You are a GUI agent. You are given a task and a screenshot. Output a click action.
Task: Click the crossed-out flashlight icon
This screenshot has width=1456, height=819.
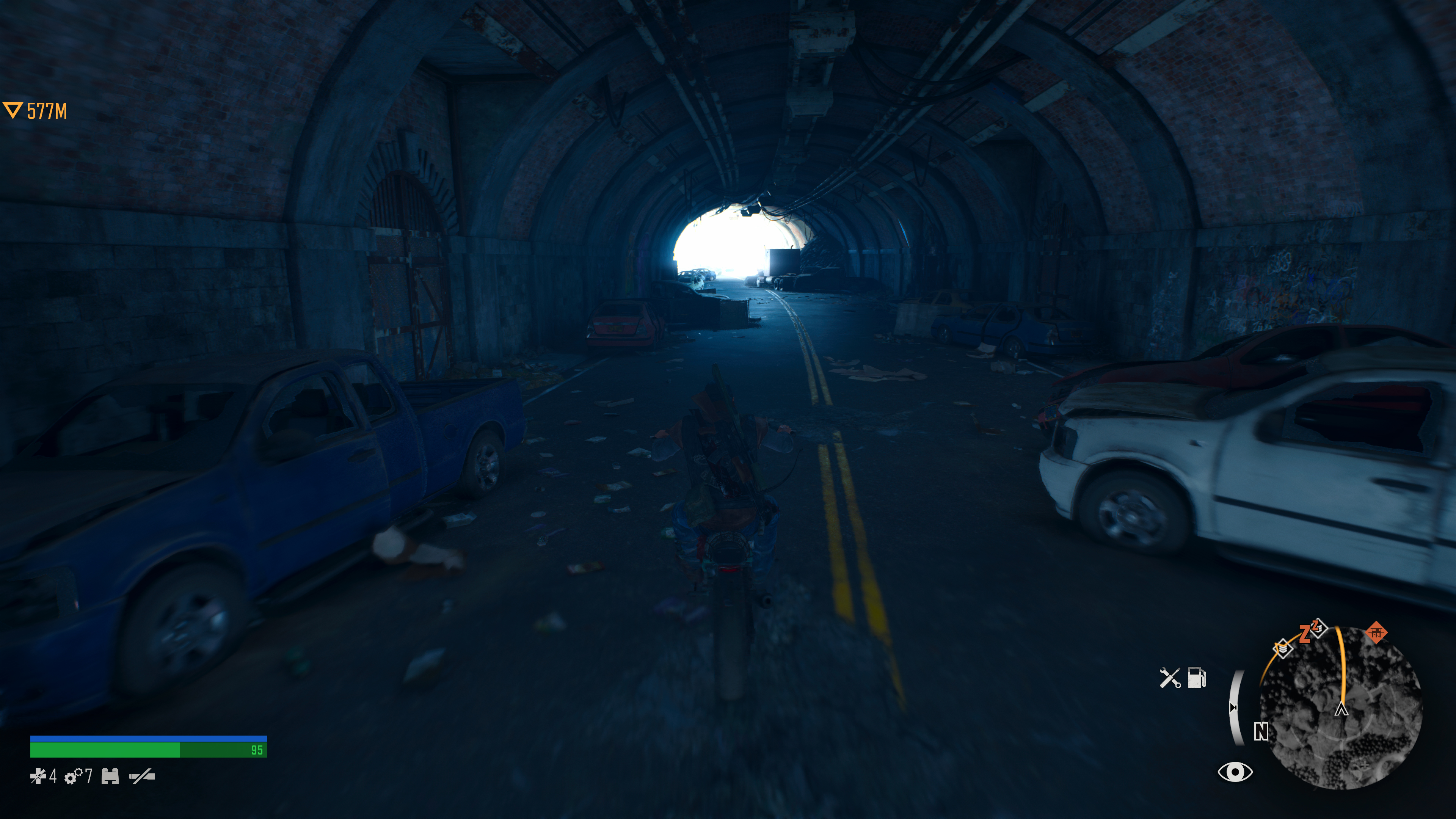point(142,777)
